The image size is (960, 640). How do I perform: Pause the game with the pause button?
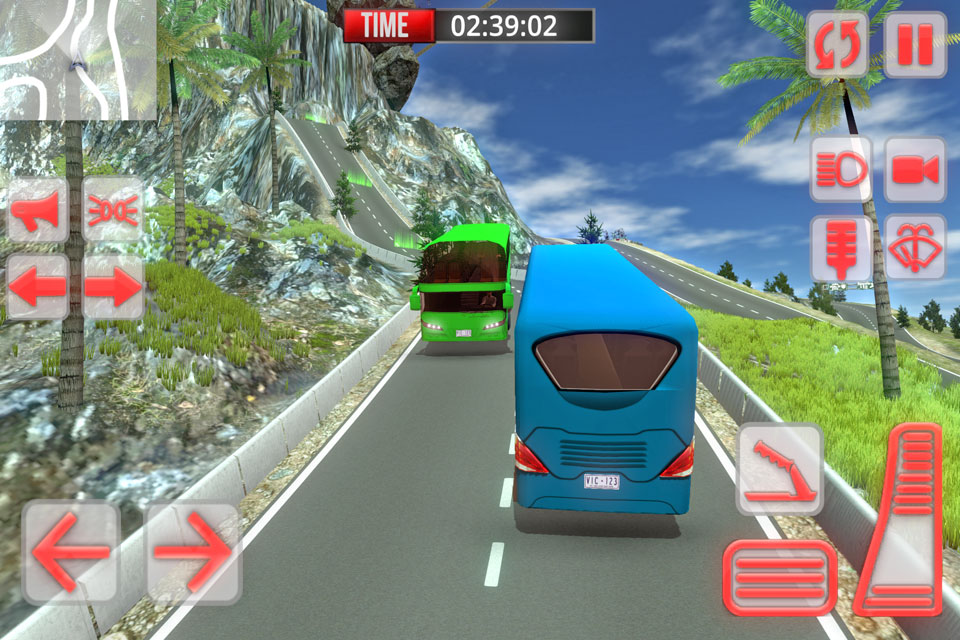[x=914, y=45]
